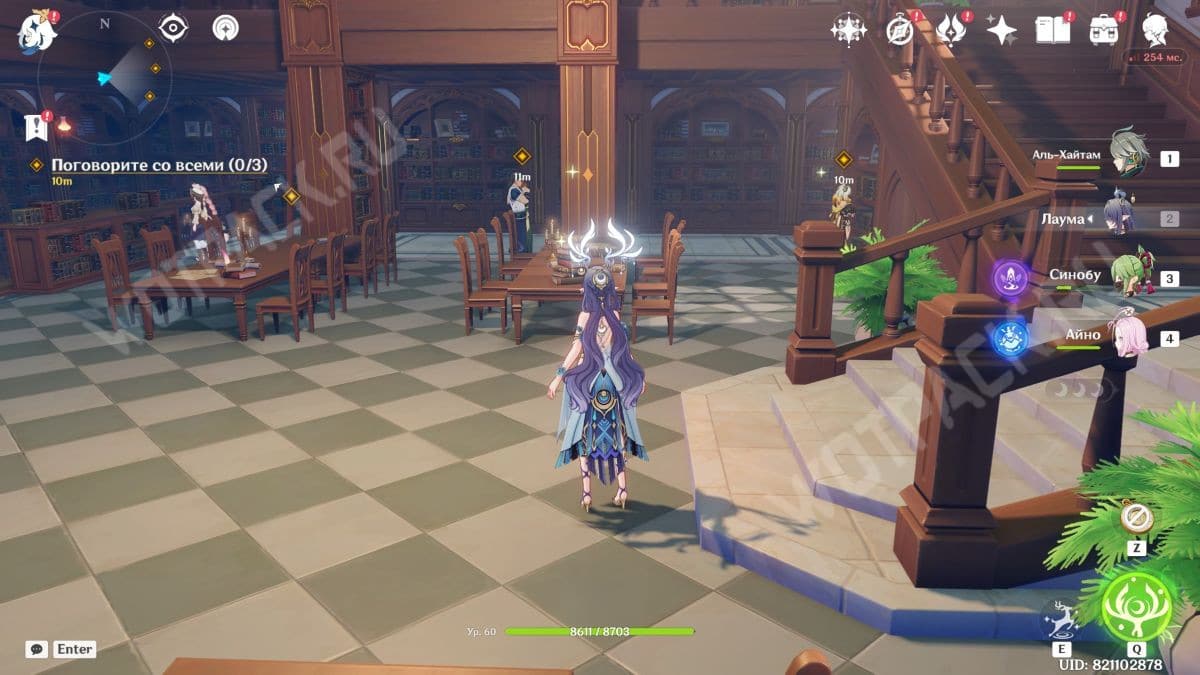The image size is (1200, 675).
Task: Open the Paimon main menu
Action: point(37,32)
